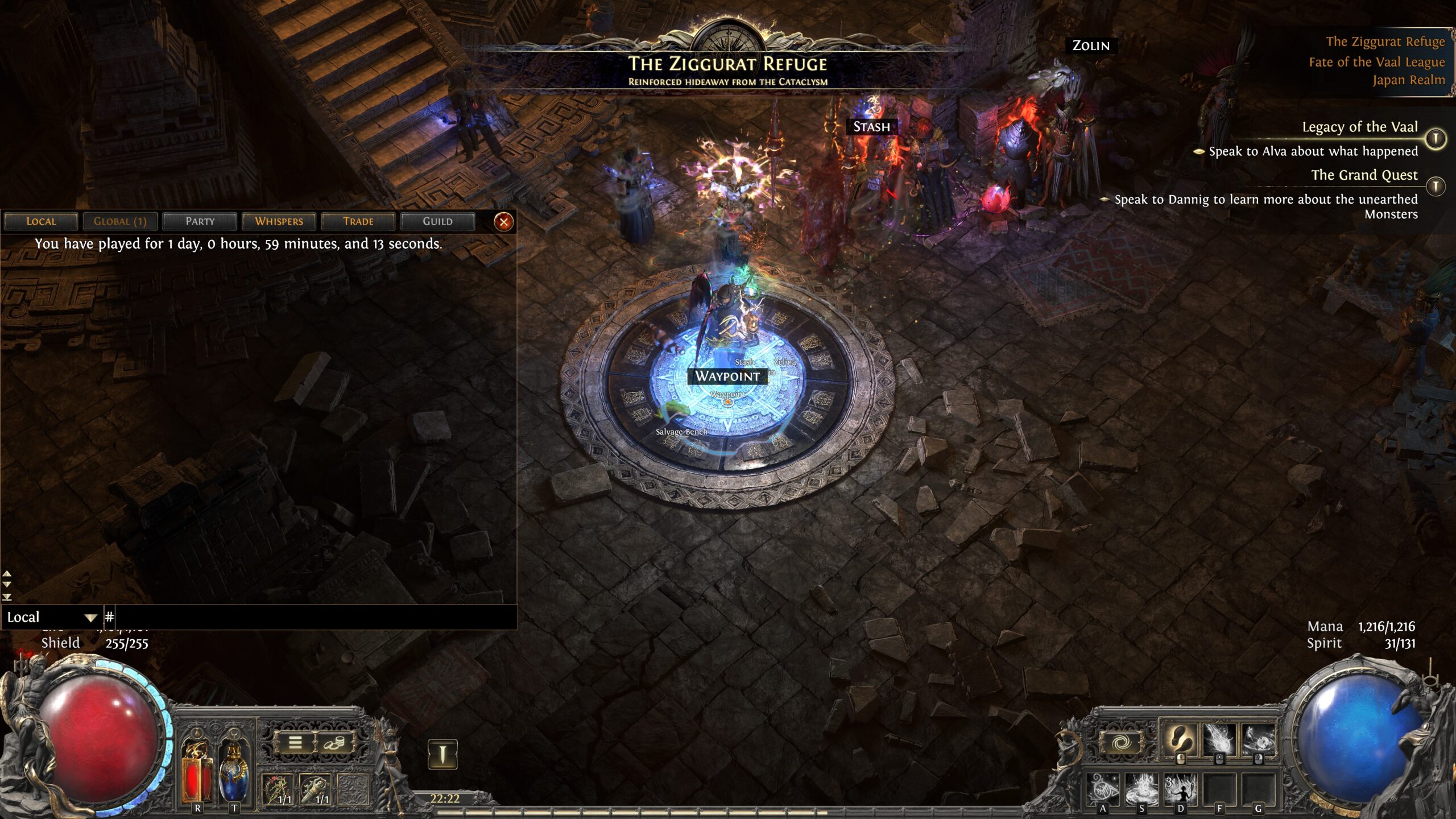Select the footsteps move skill slot

coord(1179,741)
